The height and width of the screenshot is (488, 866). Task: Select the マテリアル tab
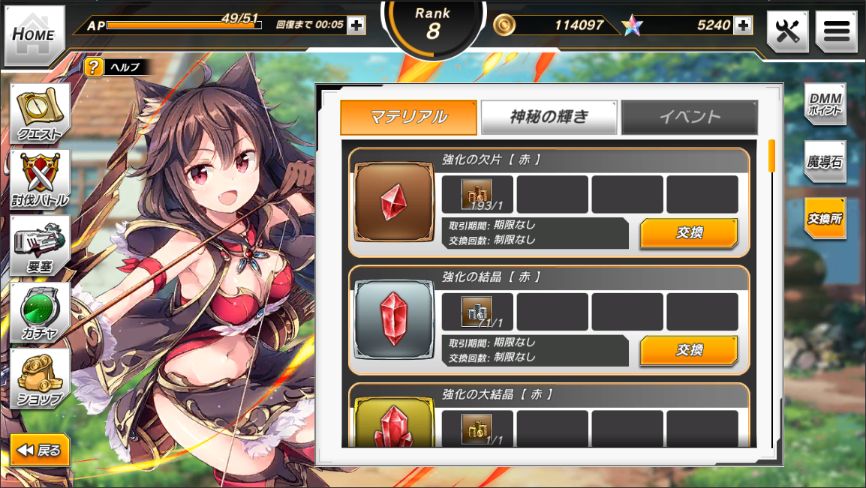coord(408,117)
